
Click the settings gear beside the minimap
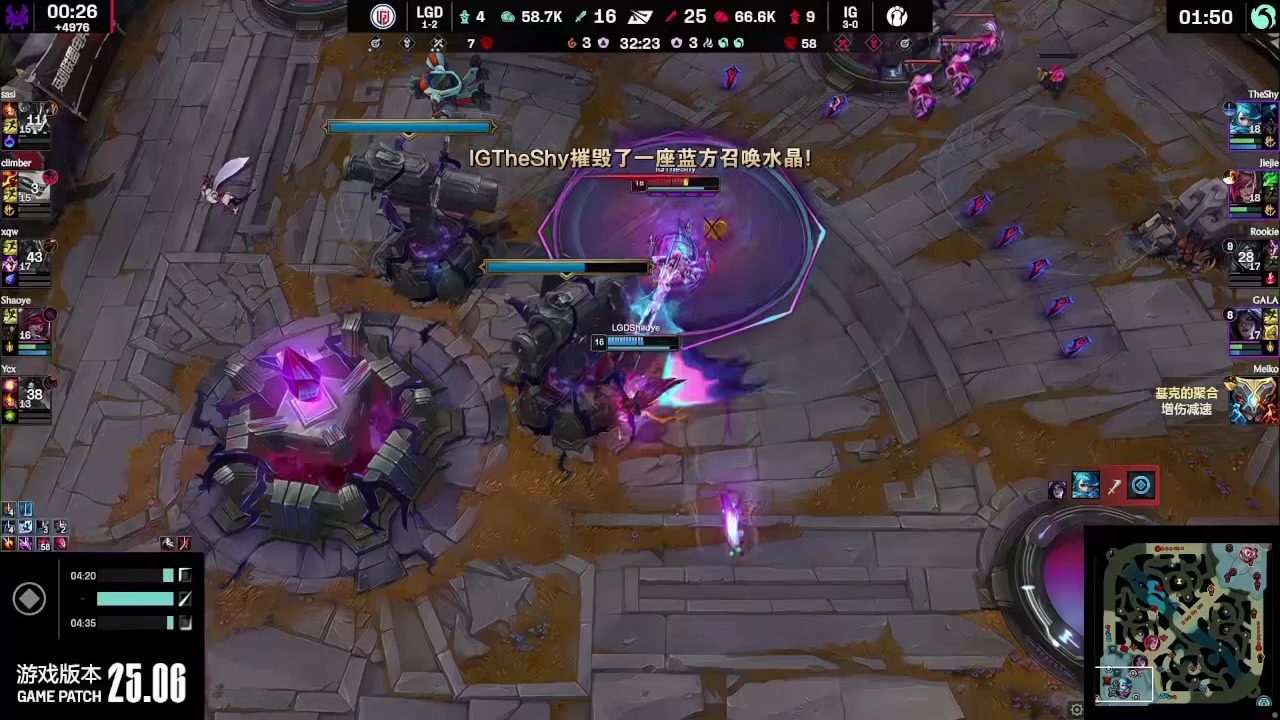pos(1076,709)
